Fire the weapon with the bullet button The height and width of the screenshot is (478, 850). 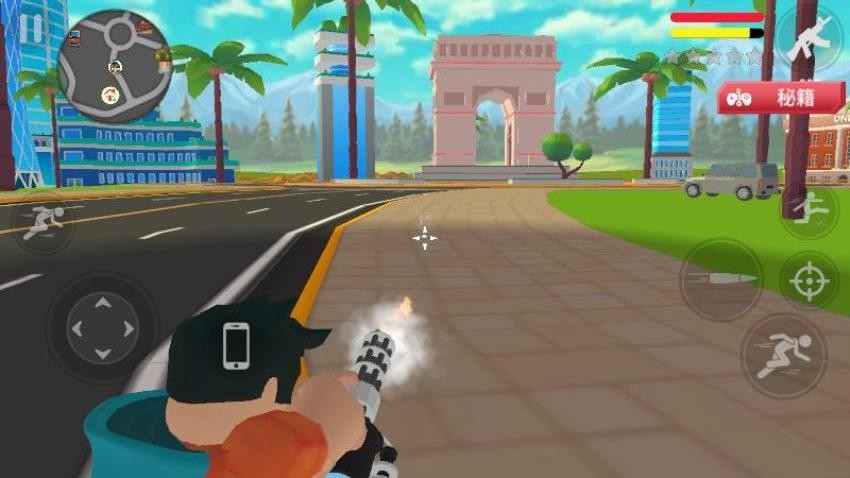pos(720,279)
